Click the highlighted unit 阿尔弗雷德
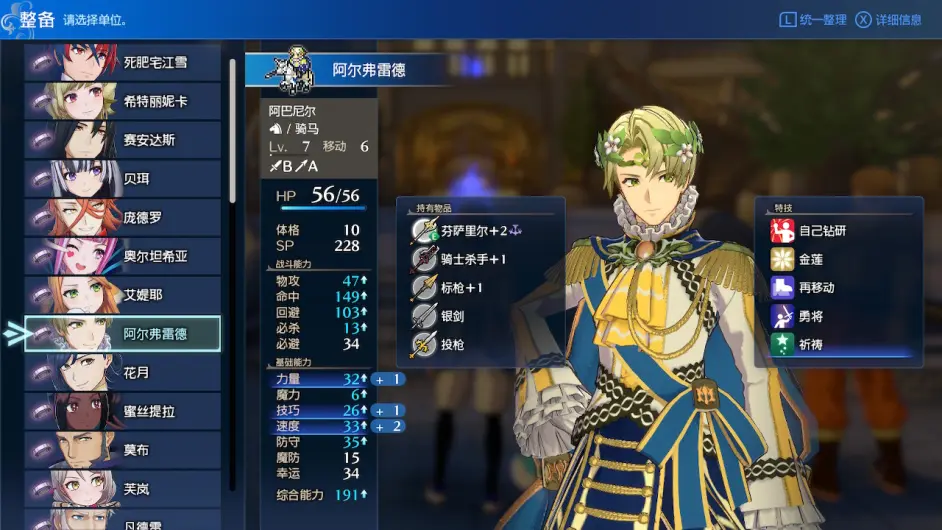The image size is (942, 530). coord(122,334)
